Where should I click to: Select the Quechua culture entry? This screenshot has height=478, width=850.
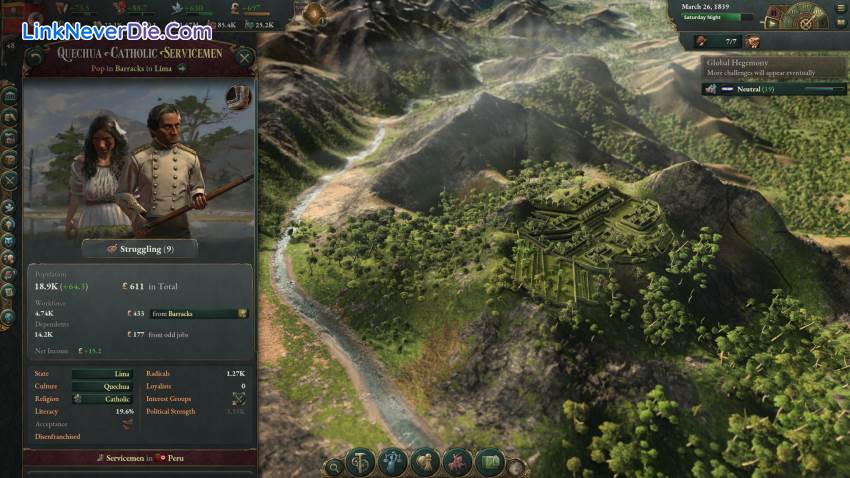[102, 386]
